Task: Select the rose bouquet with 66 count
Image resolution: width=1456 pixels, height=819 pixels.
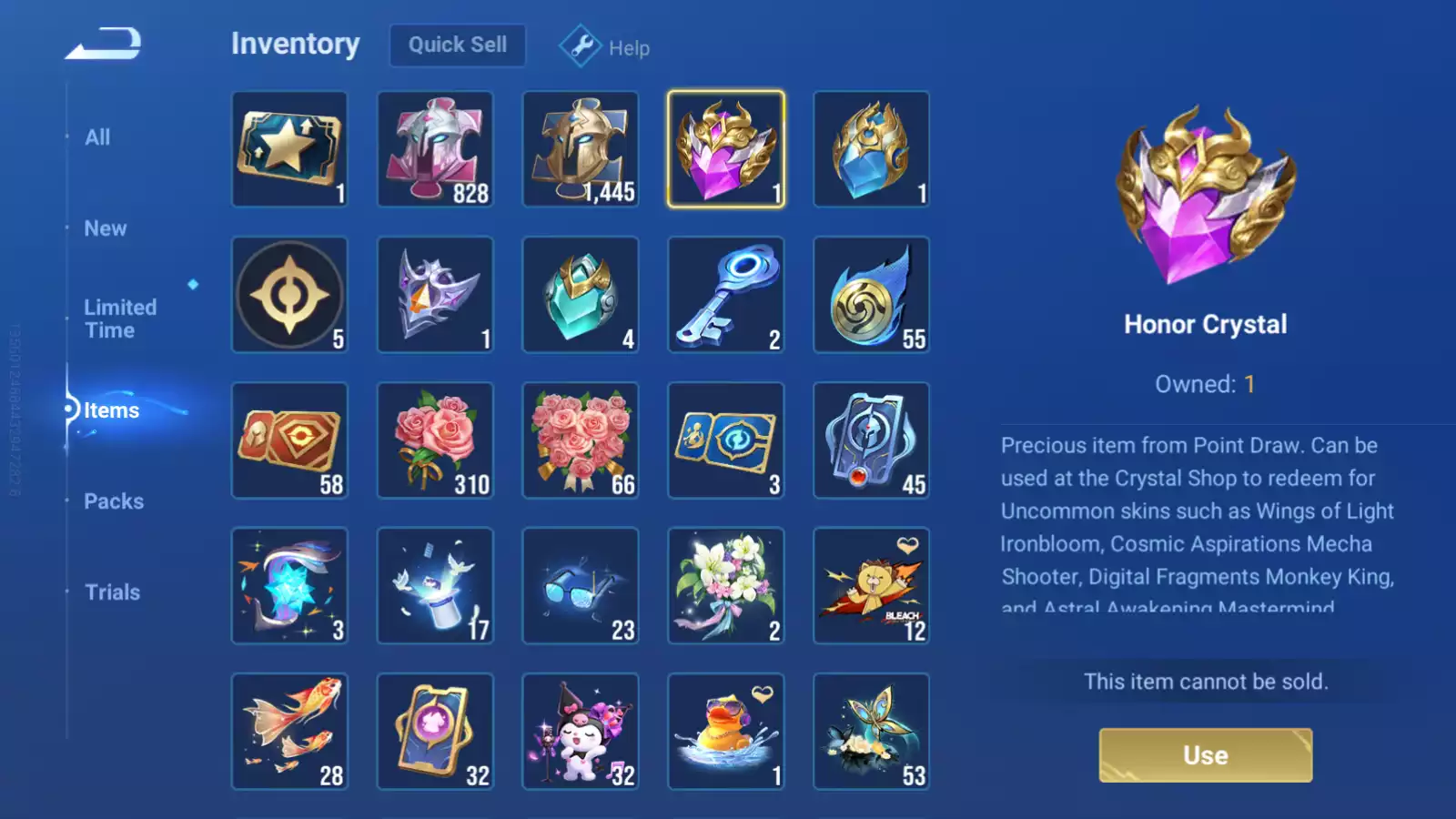Action: pyautogui.click(x=580, y=440)
